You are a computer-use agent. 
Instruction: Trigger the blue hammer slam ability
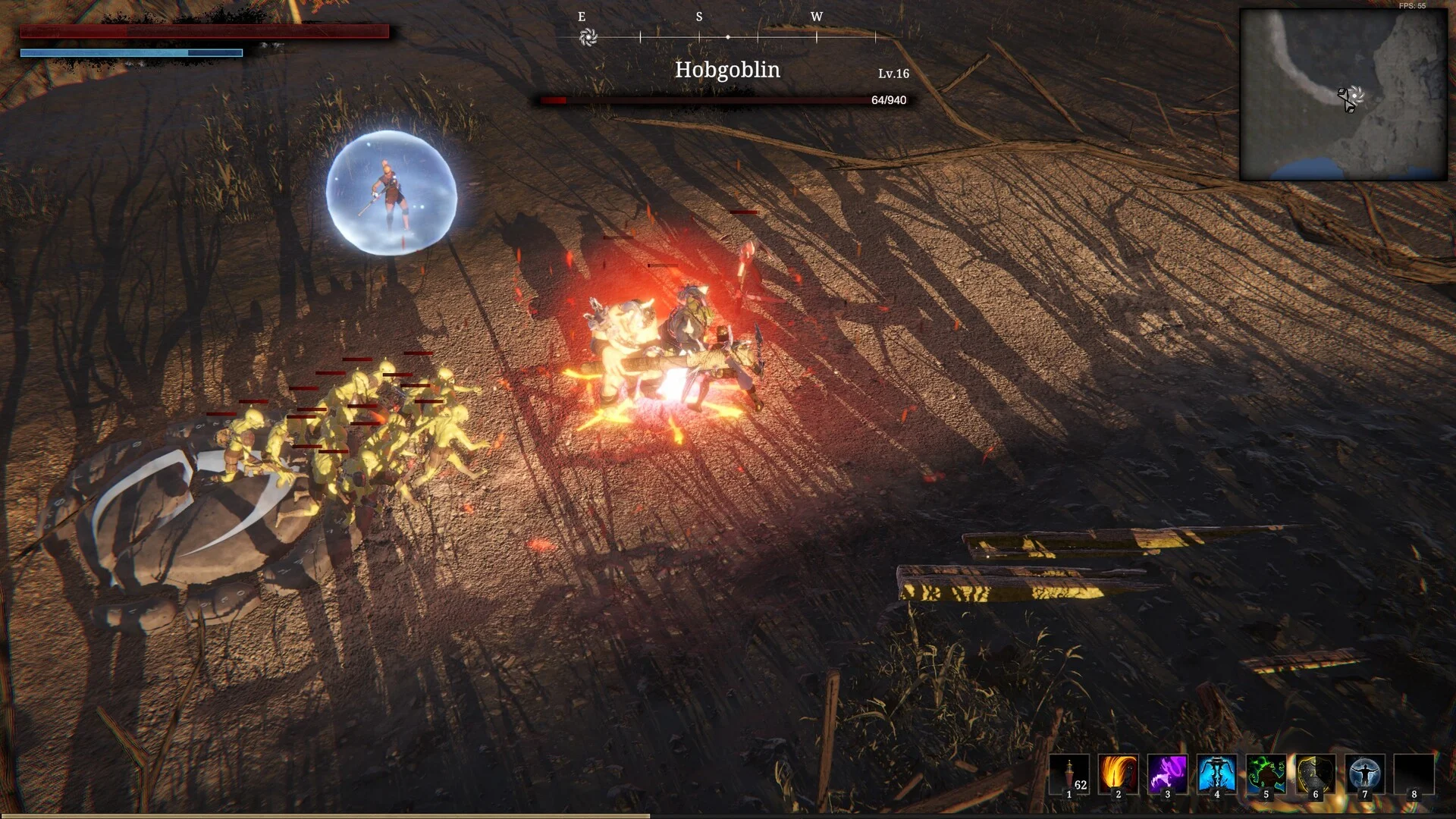point(1217,774)
